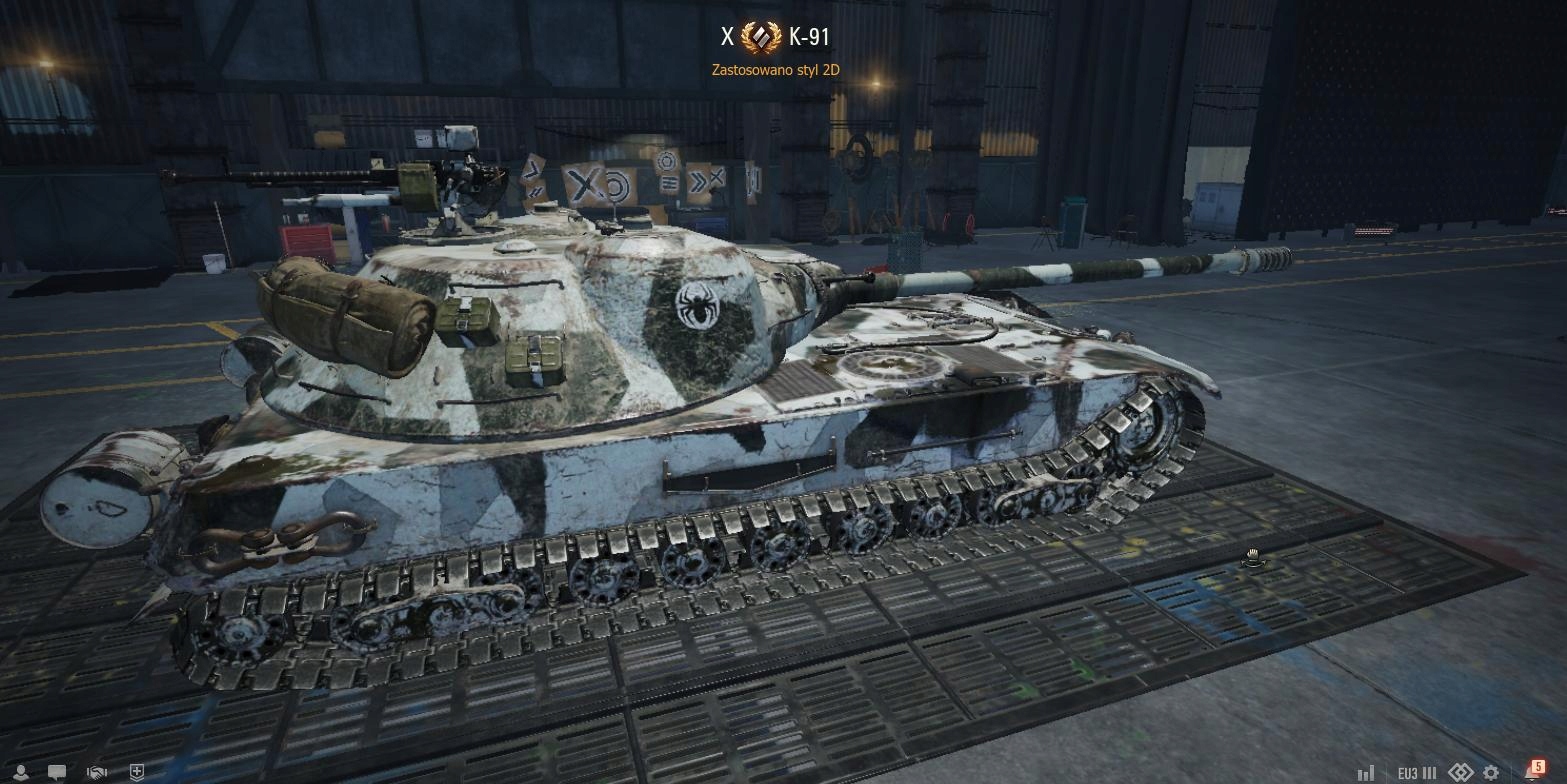Viewport: 1567px width, 784px height.
Task: Click the double diamond icon
Action: click(1461, 773)
